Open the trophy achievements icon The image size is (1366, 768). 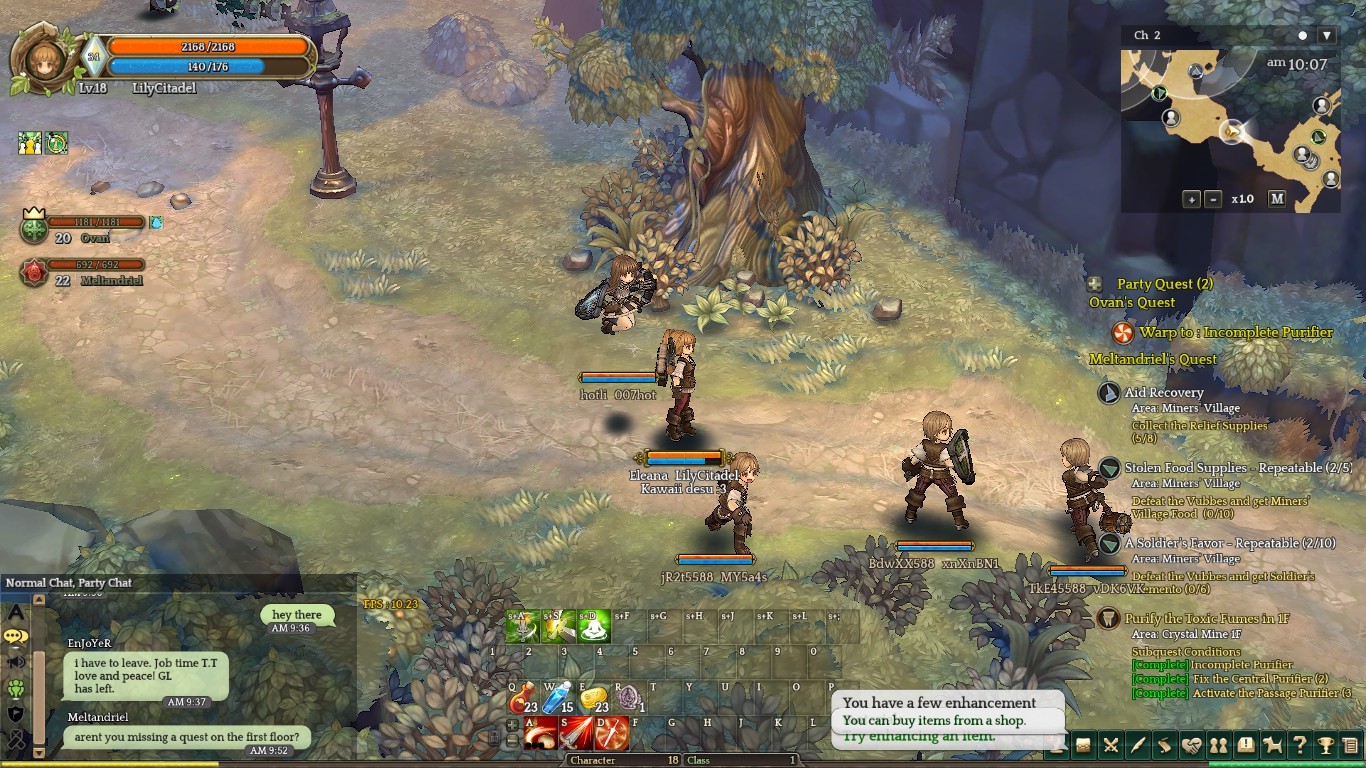click(1325, 745)
